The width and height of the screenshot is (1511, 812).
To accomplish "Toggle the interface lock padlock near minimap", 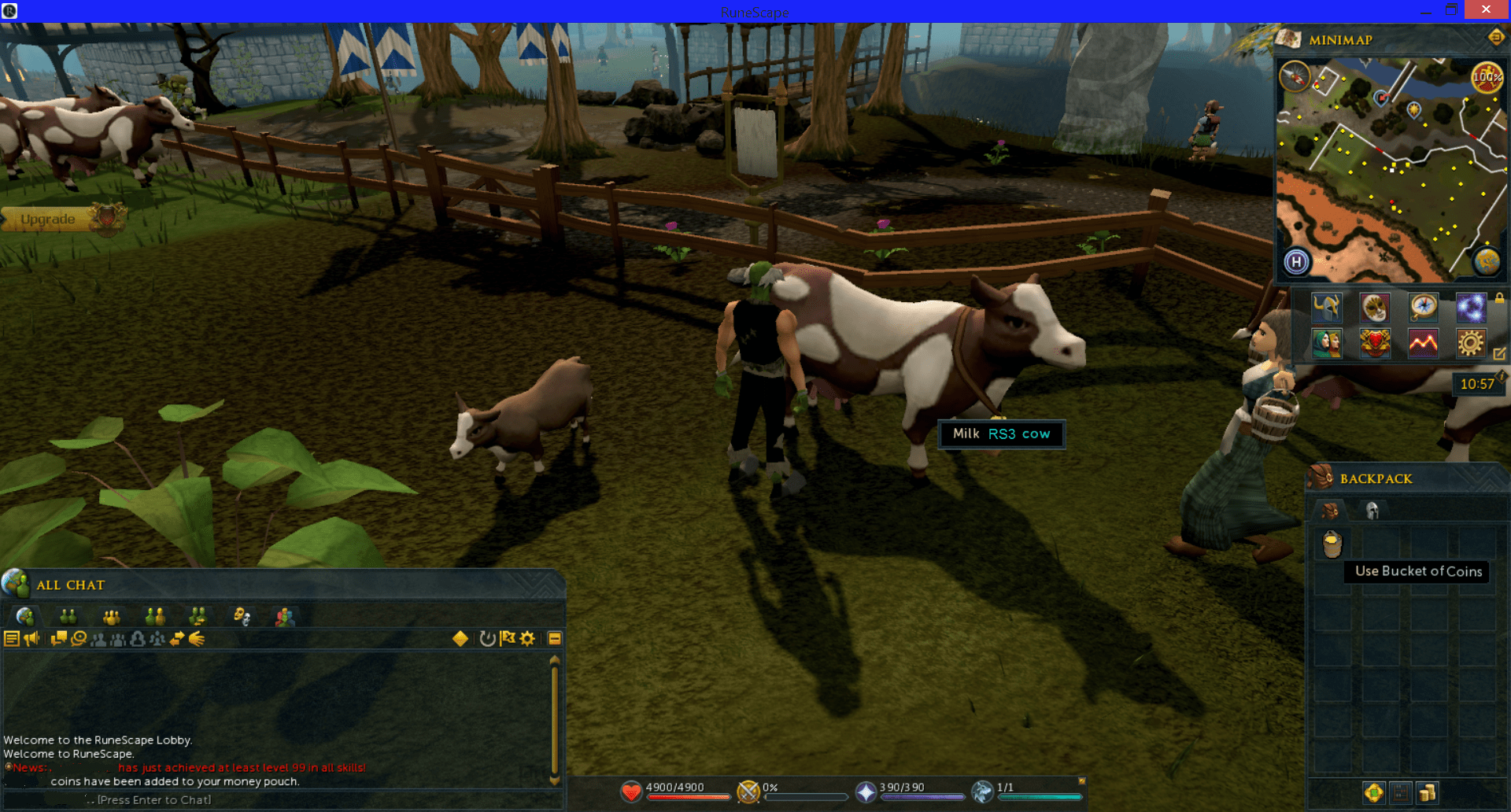I will (1499, 299).
